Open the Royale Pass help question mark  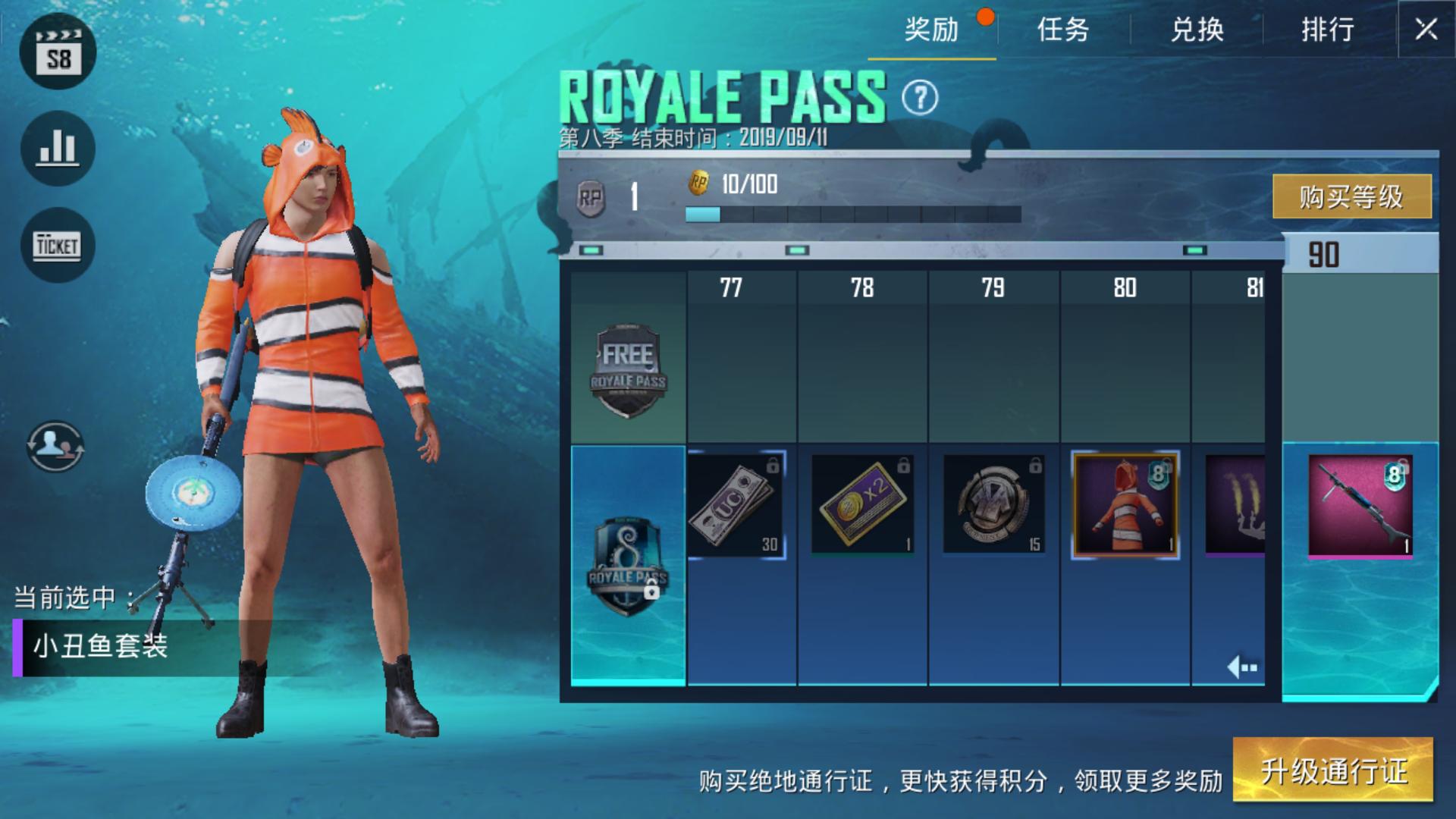920,98
